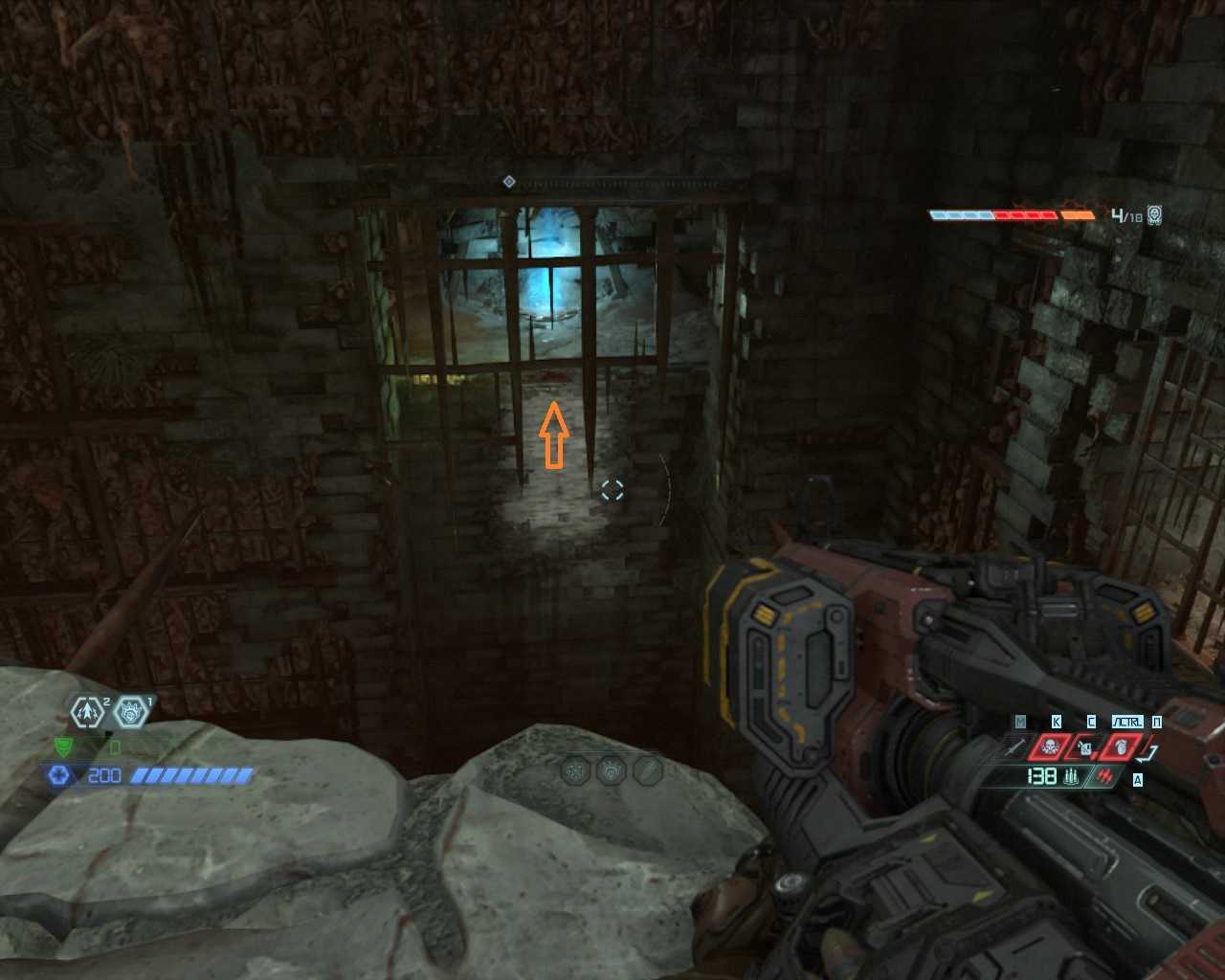1225x980 pixels.
Task: Click the blue health cross icon
Action: [x=59, y=775]
